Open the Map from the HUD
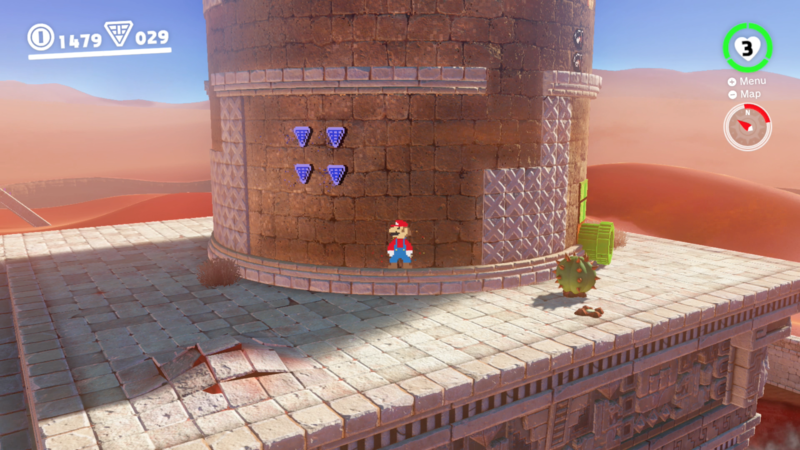Screen dimensions: 800x450 (749, 94)
